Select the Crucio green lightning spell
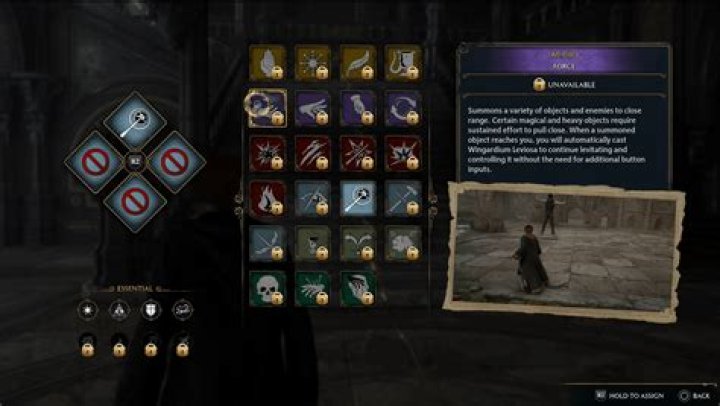Screen dimensions: 720x406 [x=312, y=288]
